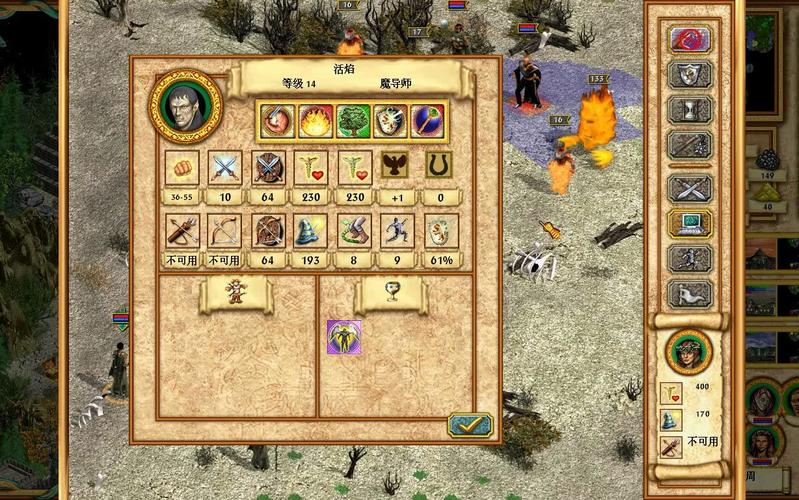Select the fireball spell icon
The image size is (799, 500).
click(x=313, y=121)
